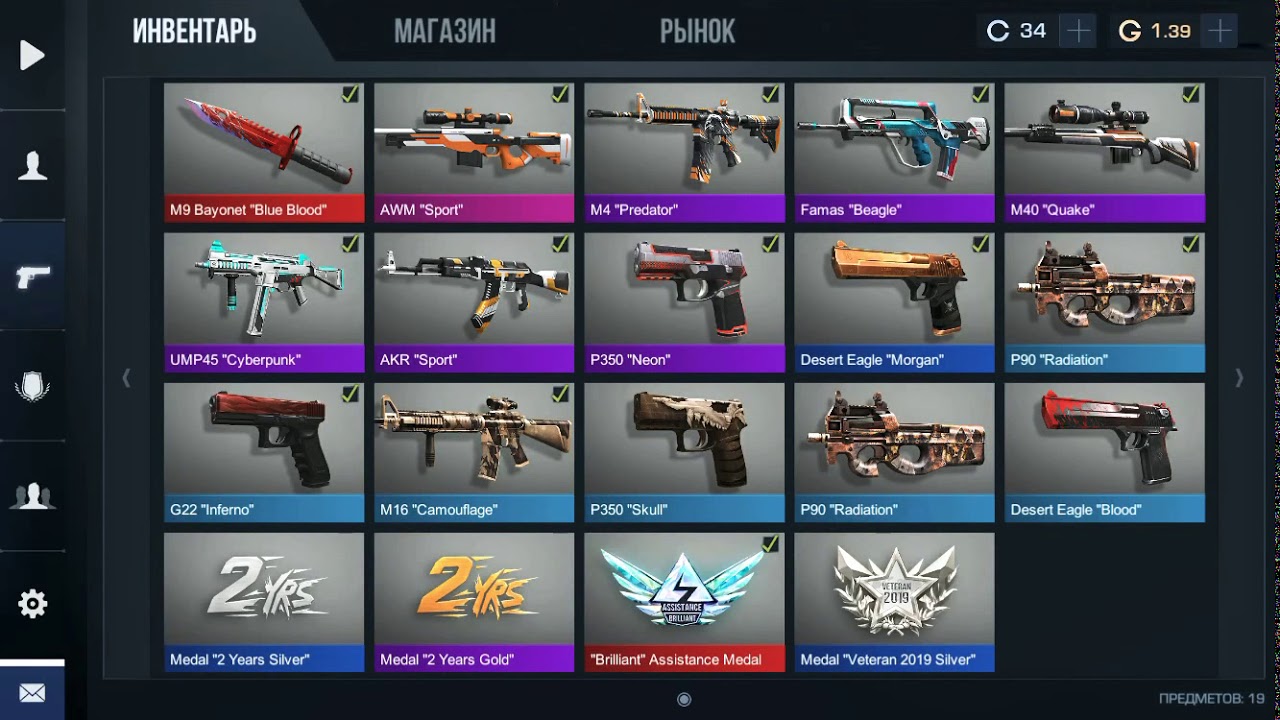Open the clan shield emblem icon
This screenshot has height=720, width=1280.
point(32,386)
